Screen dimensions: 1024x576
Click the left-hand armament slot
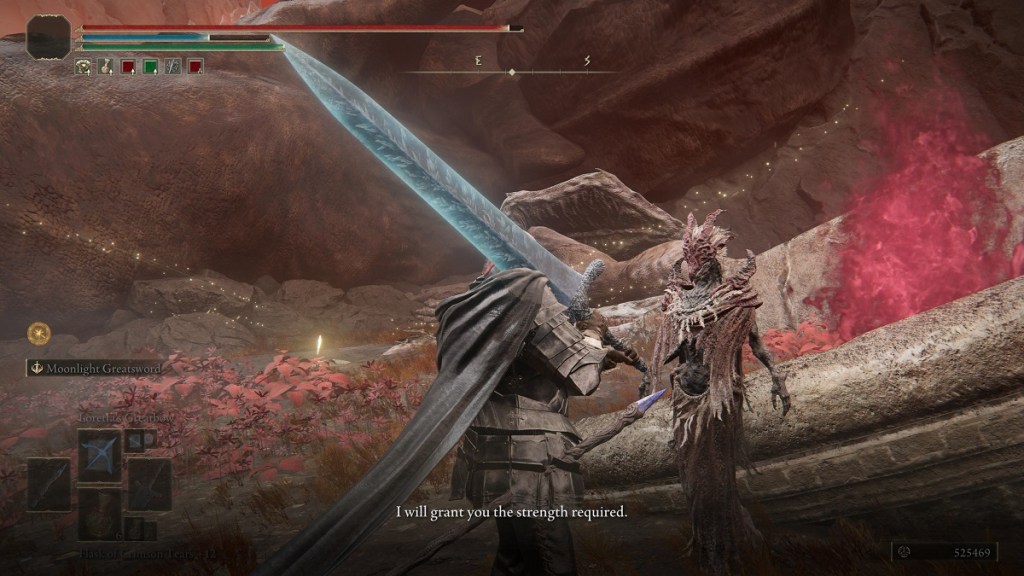coord(48,485)
